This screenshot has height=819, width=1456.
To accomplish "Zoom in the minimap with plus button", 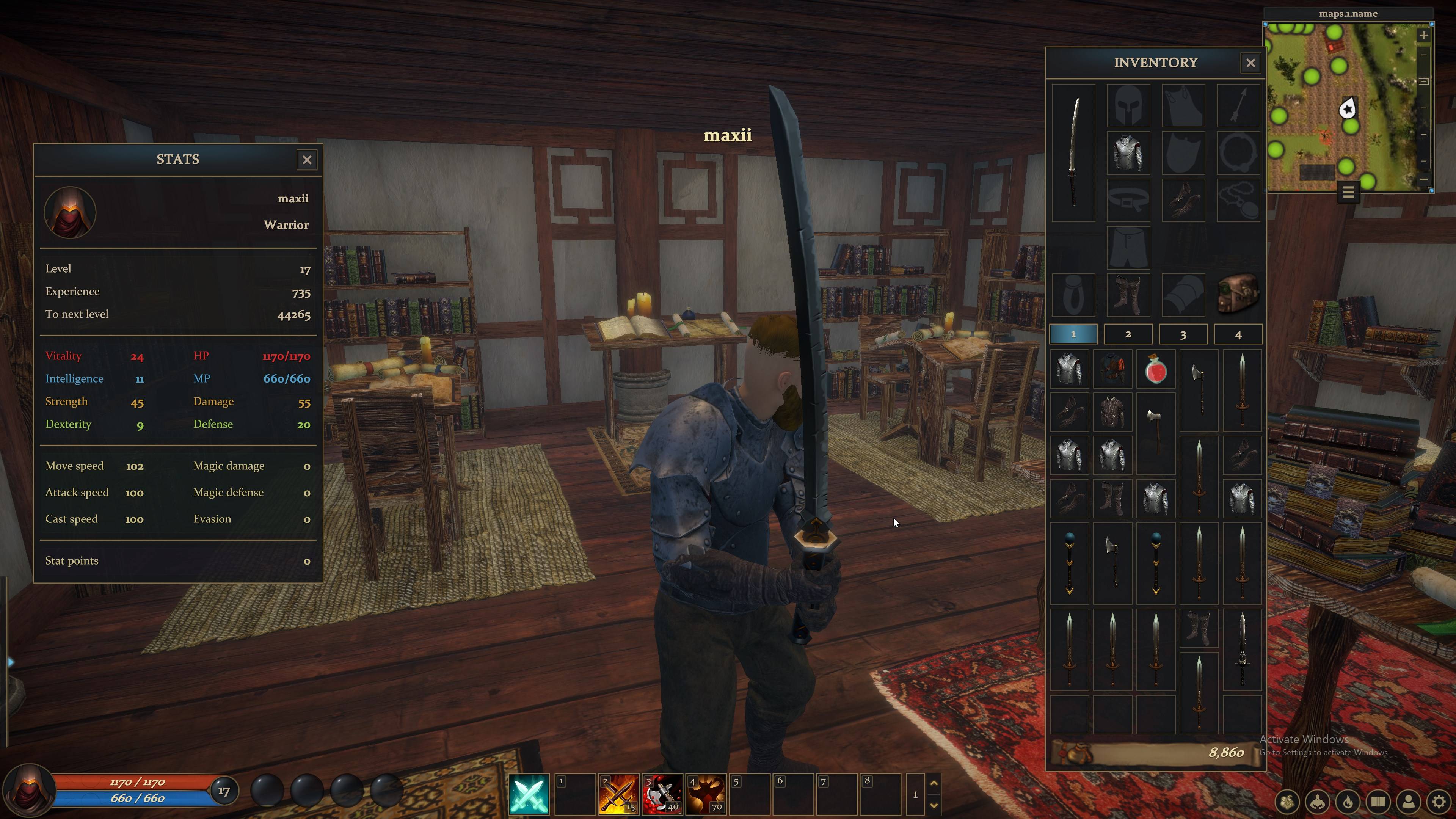I will [1424, 36].
